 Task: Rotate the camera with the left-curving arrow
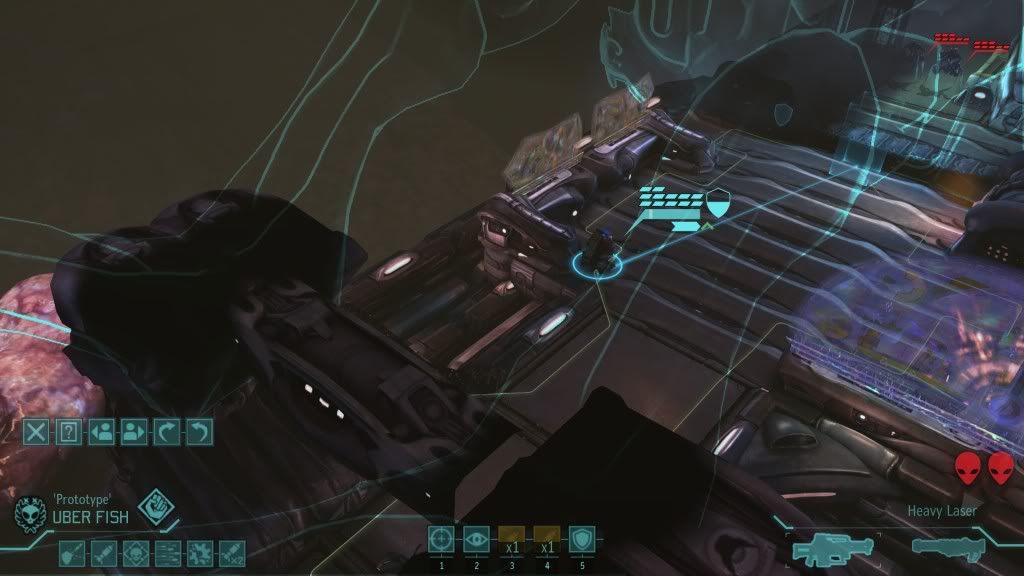tap(199, 432)
